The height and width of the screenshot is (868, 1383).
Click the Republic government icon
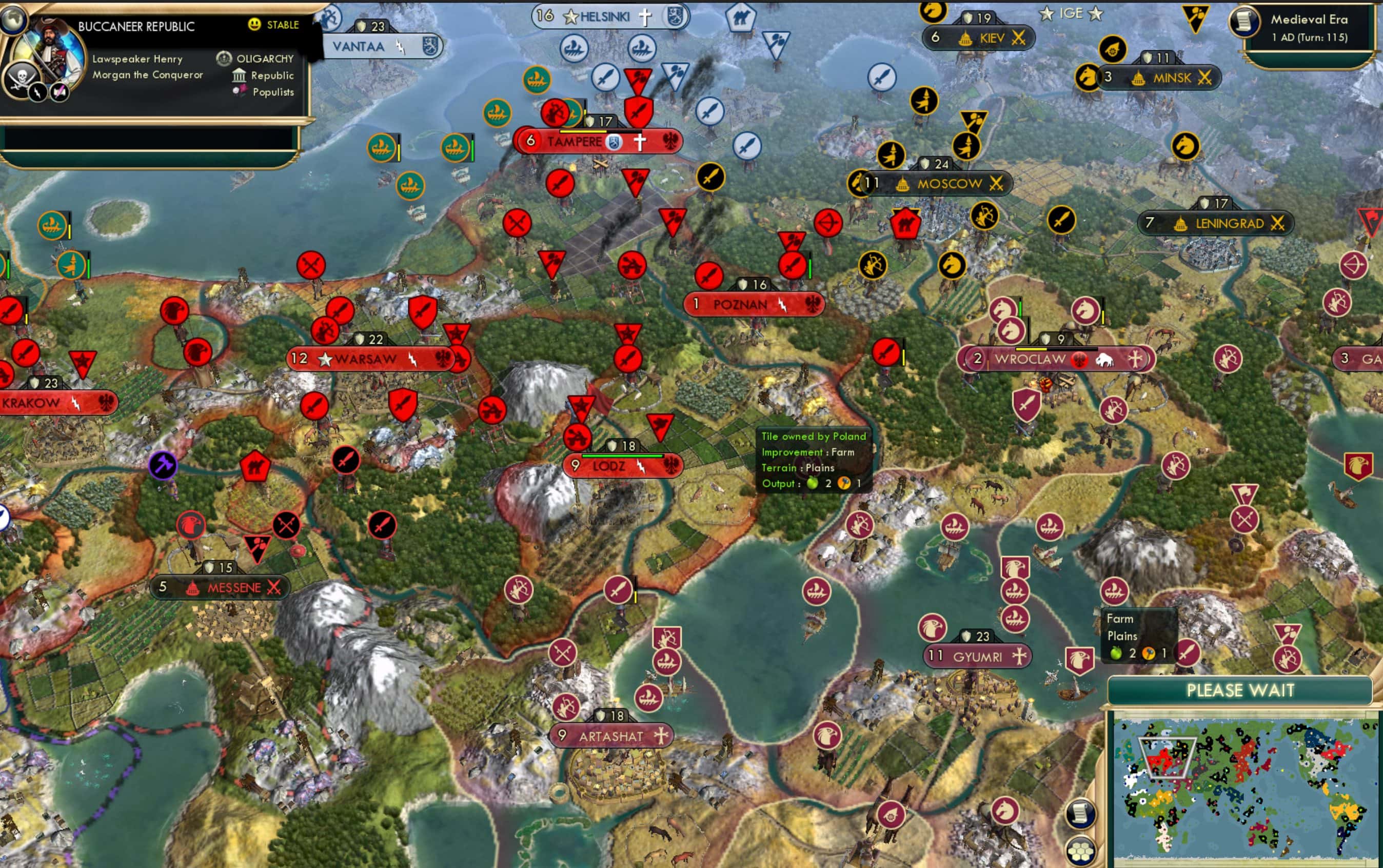[x=239, y=75]
